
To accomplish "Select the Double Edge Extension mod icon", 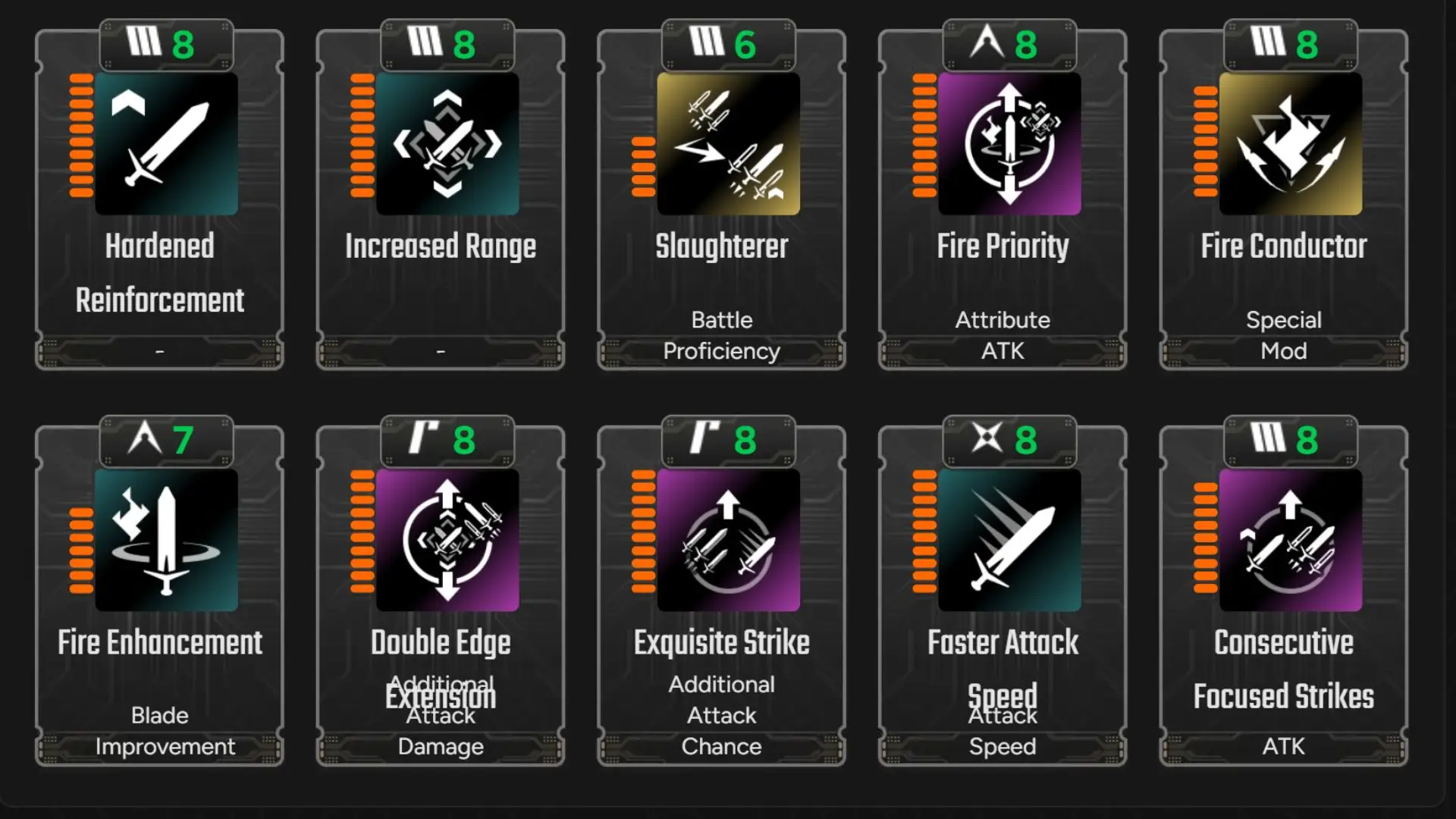I will [x=447, y=540].
